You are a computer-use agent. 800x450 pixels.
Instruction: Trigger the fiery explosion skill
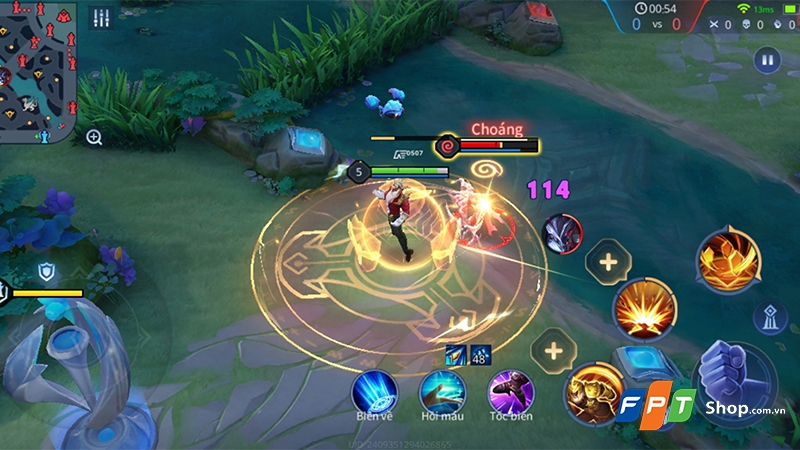(x=645, y=310)
